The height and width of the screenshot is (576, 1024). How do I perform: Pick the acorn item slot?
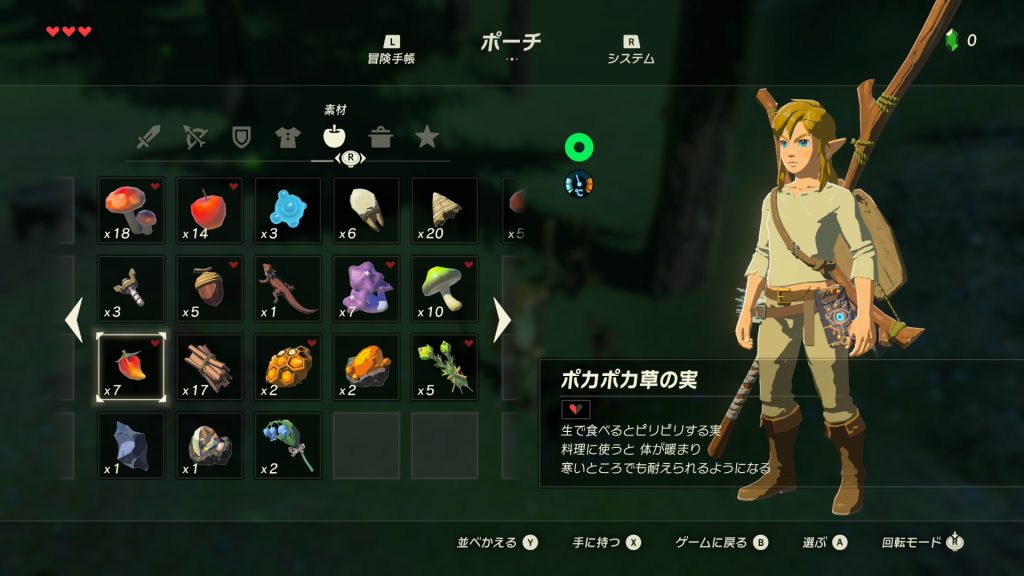[x=209, y=289]
